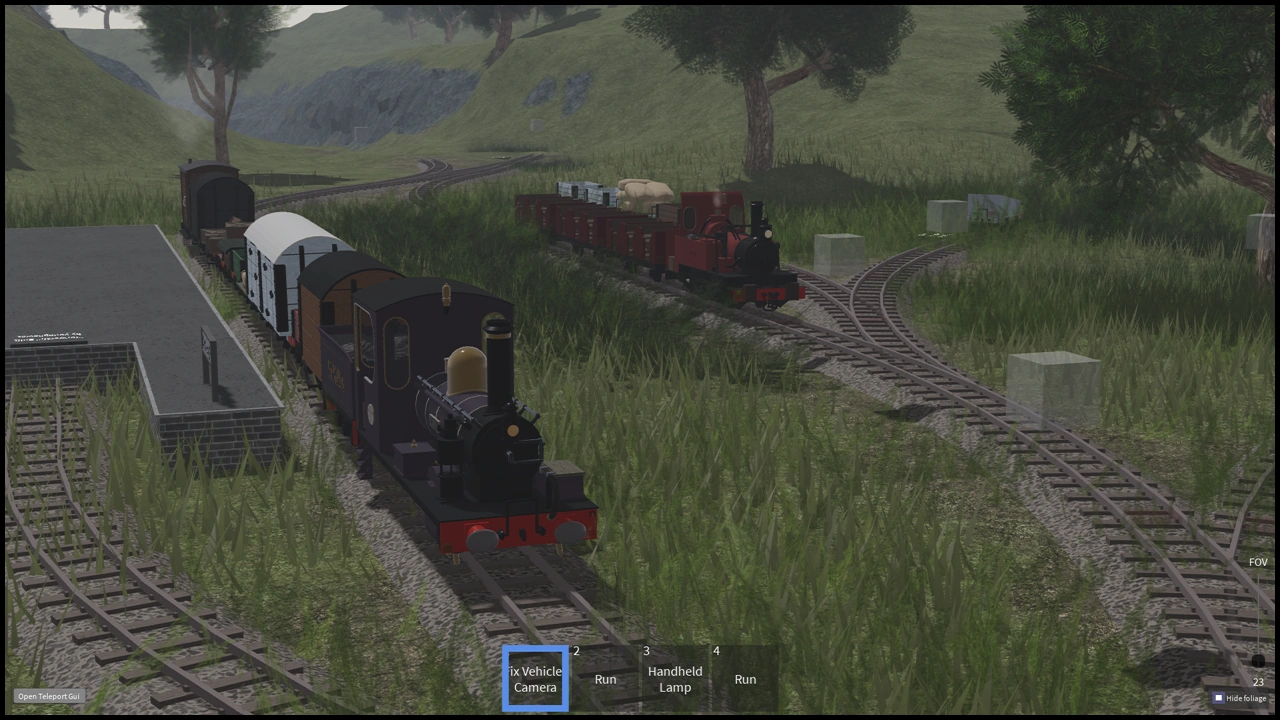1280x720 pixels.
Task: Select the Run tool in slot 2
Action: 605,679
